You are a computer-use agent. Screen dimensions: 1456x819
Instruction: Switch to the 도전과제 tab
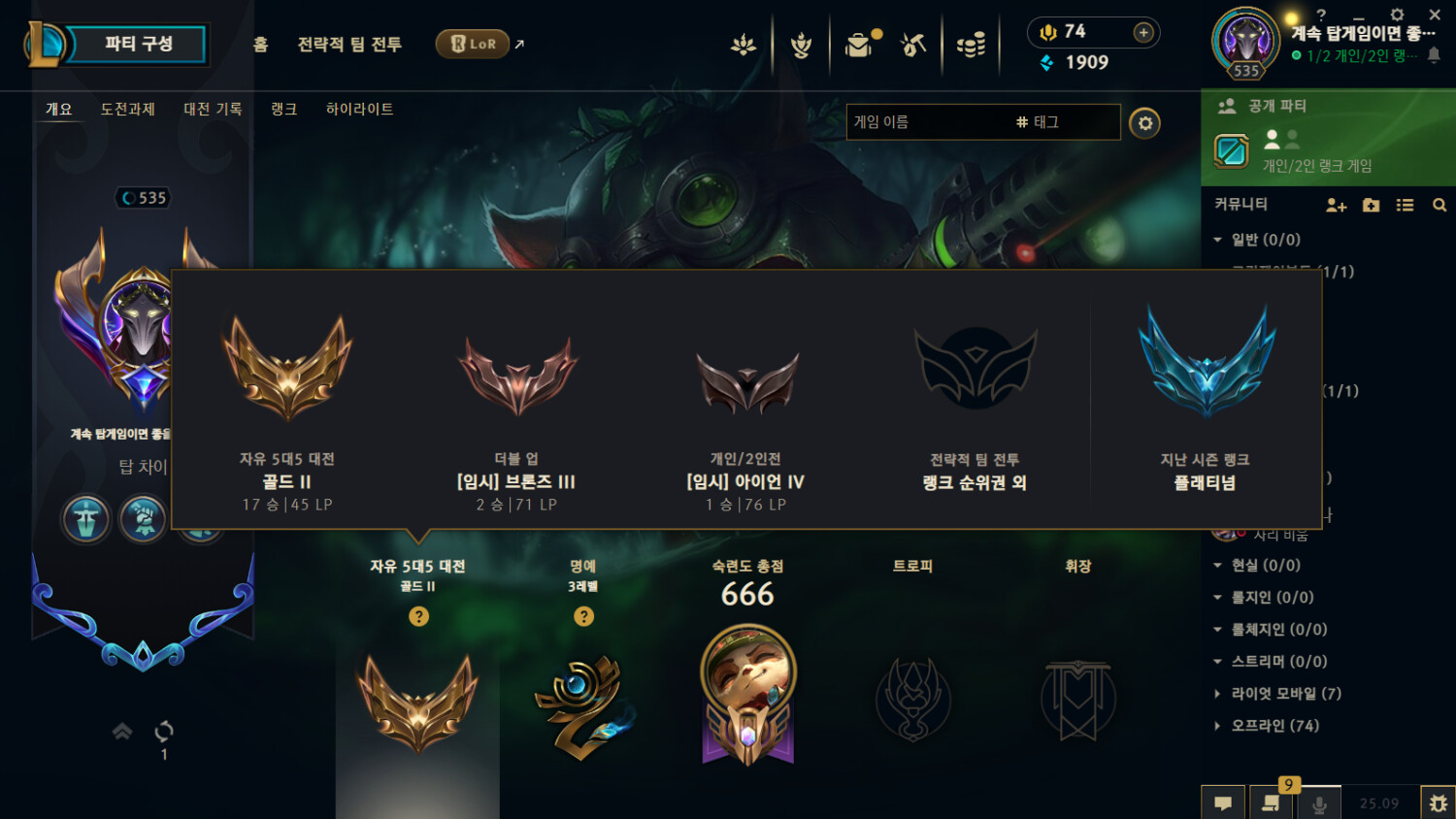click(127, 109)
